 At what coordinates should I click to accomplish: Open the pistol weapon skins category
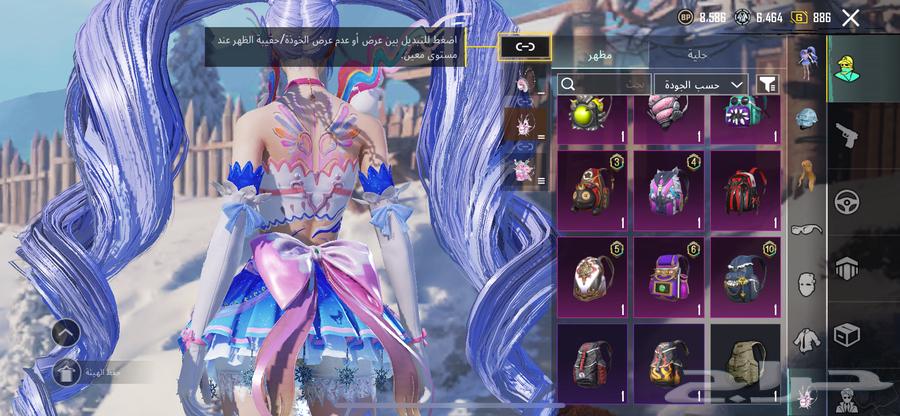click(848, 135)
